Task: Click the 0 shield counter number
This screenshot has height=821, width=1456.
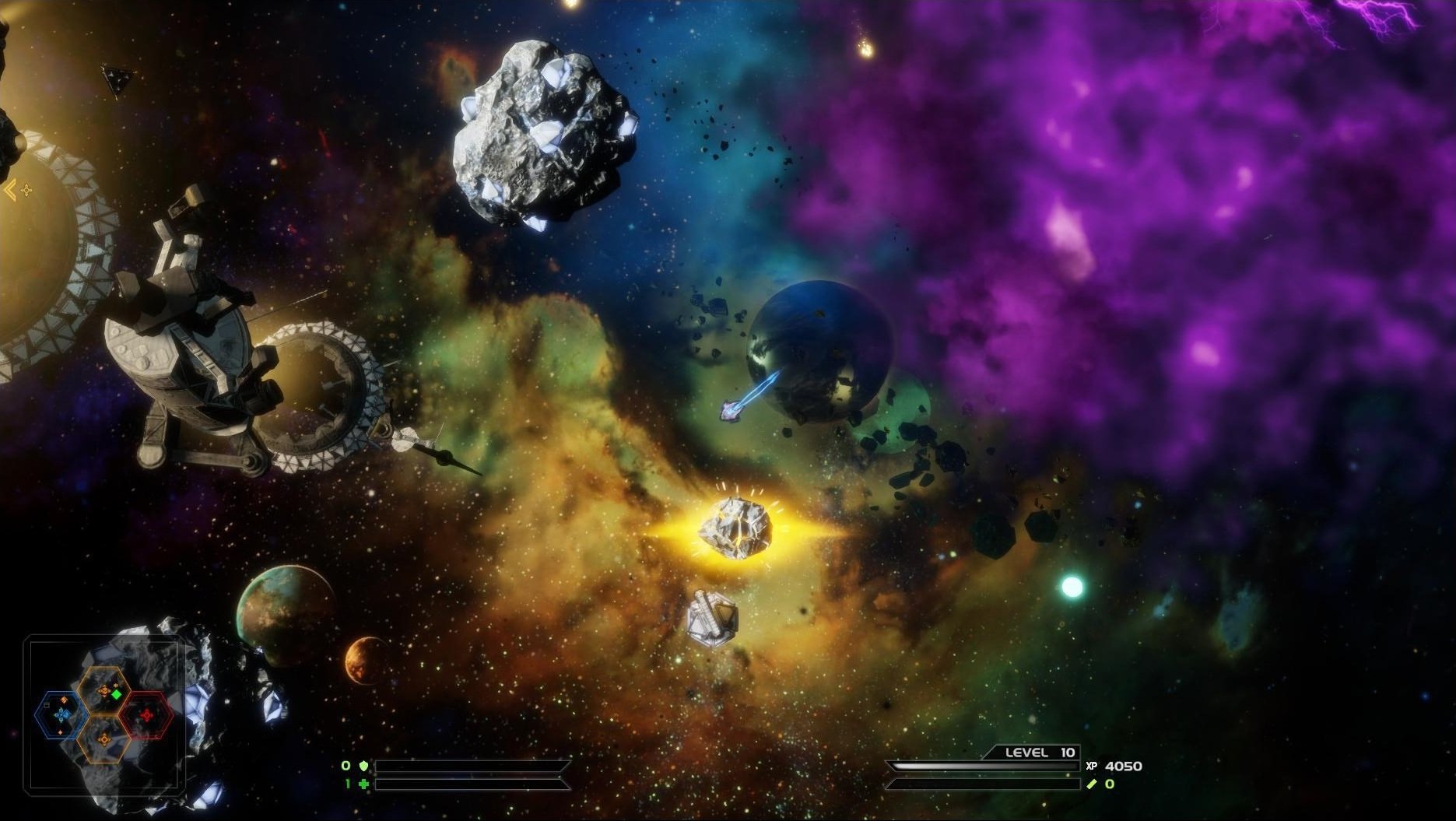Action: click(346, 766)
